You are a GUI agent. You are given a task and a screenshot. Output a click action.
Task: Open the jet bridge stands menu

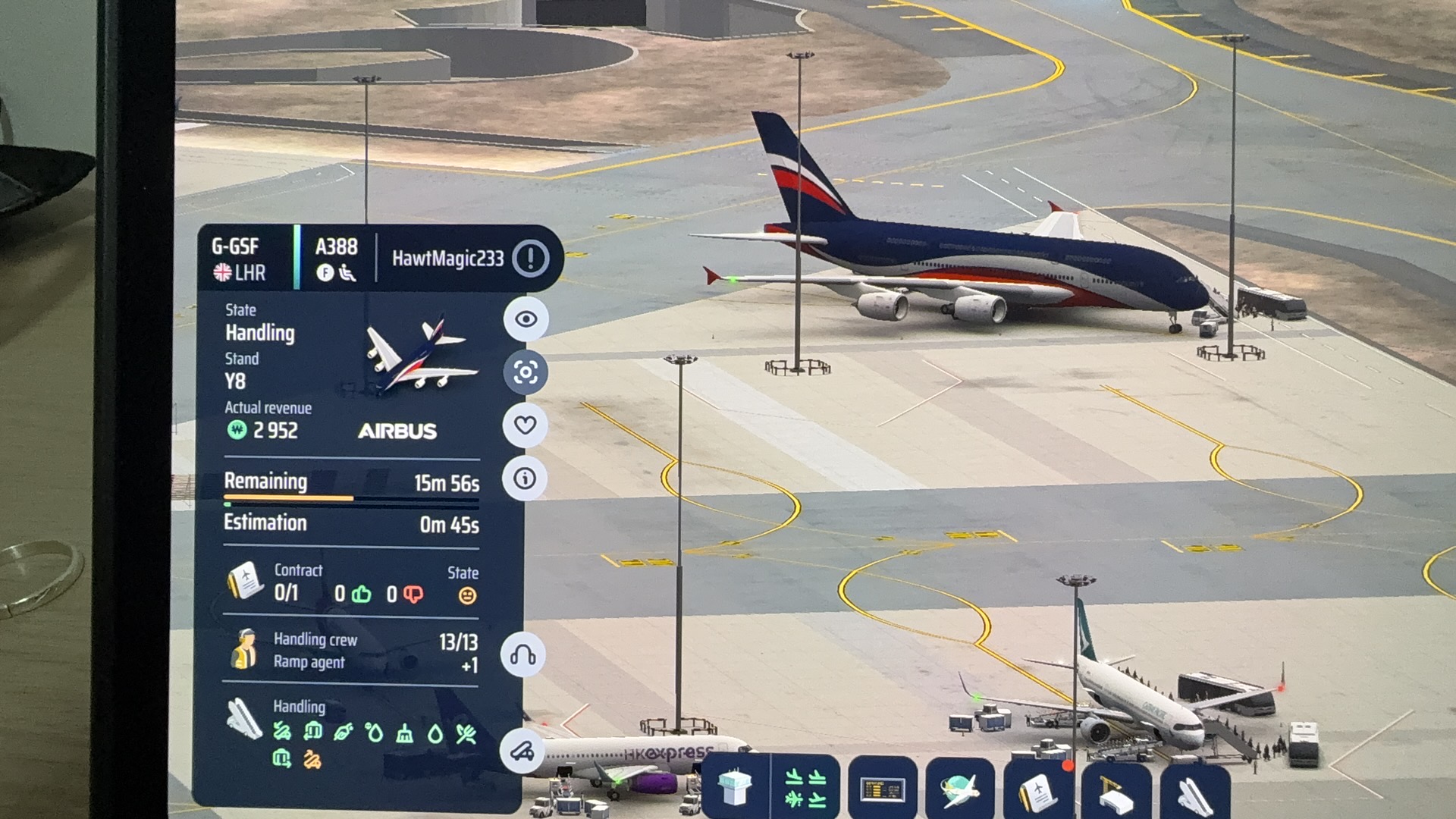click(1116, 789)
